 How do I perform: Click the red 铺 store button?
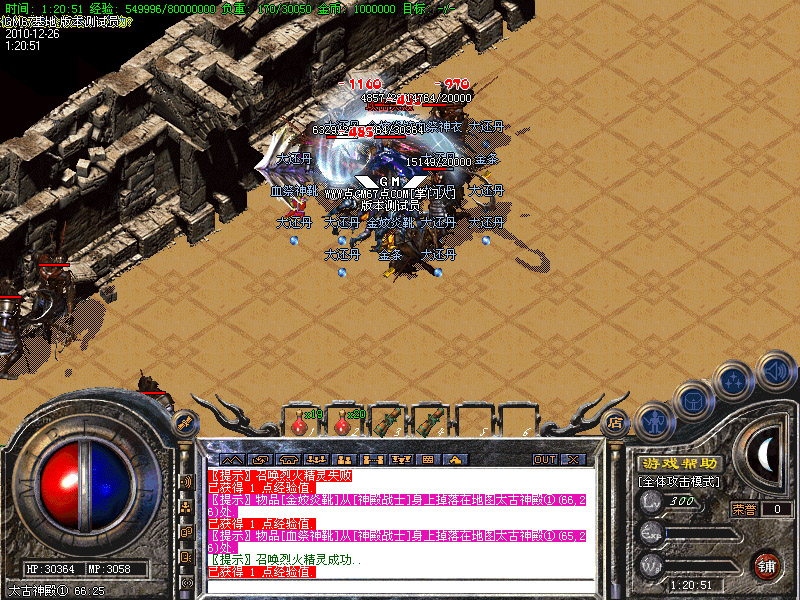(x=767, y=565)
